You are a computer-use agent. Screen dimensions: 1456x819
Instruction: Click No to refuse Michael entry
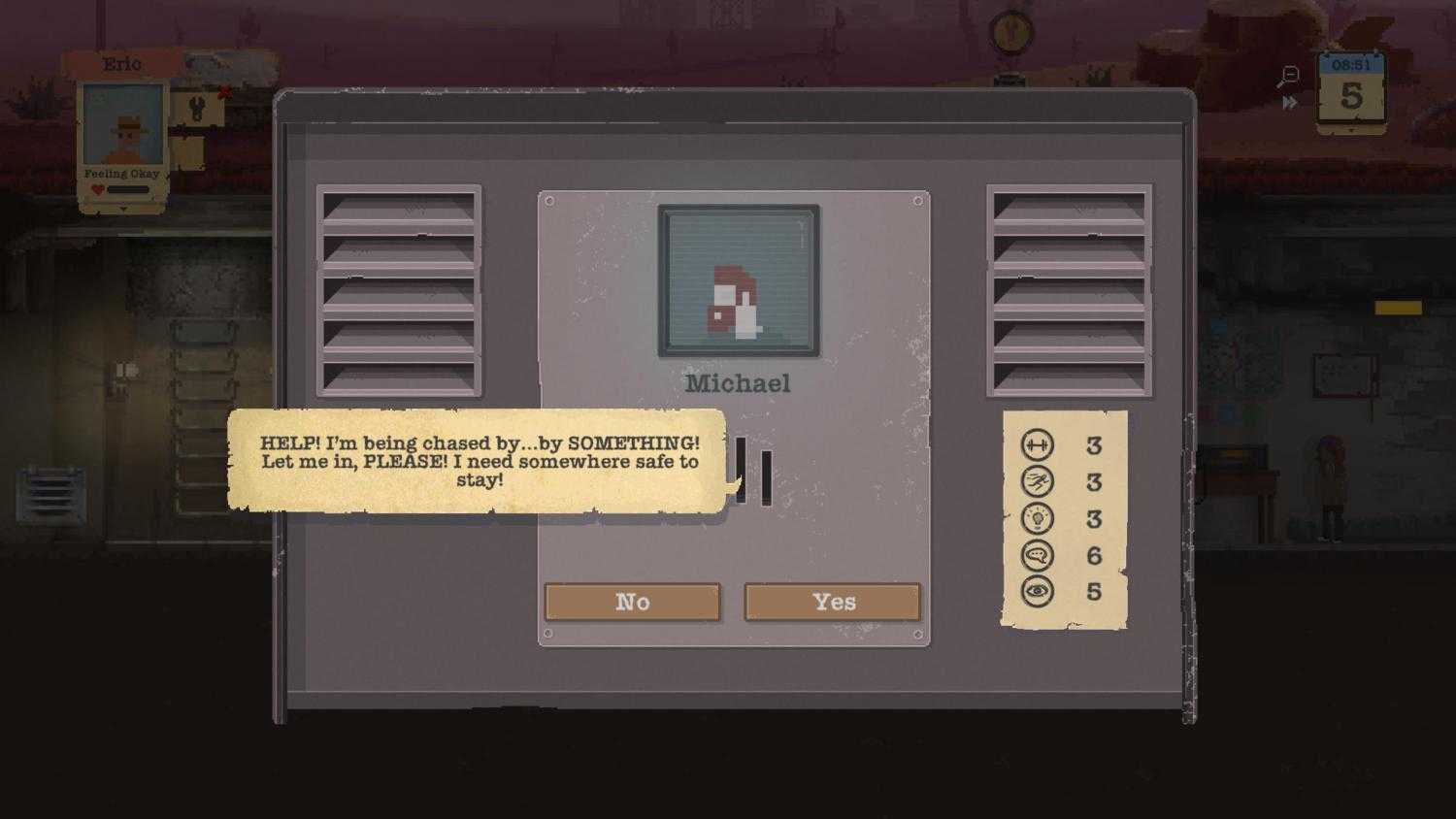(633, 602)
